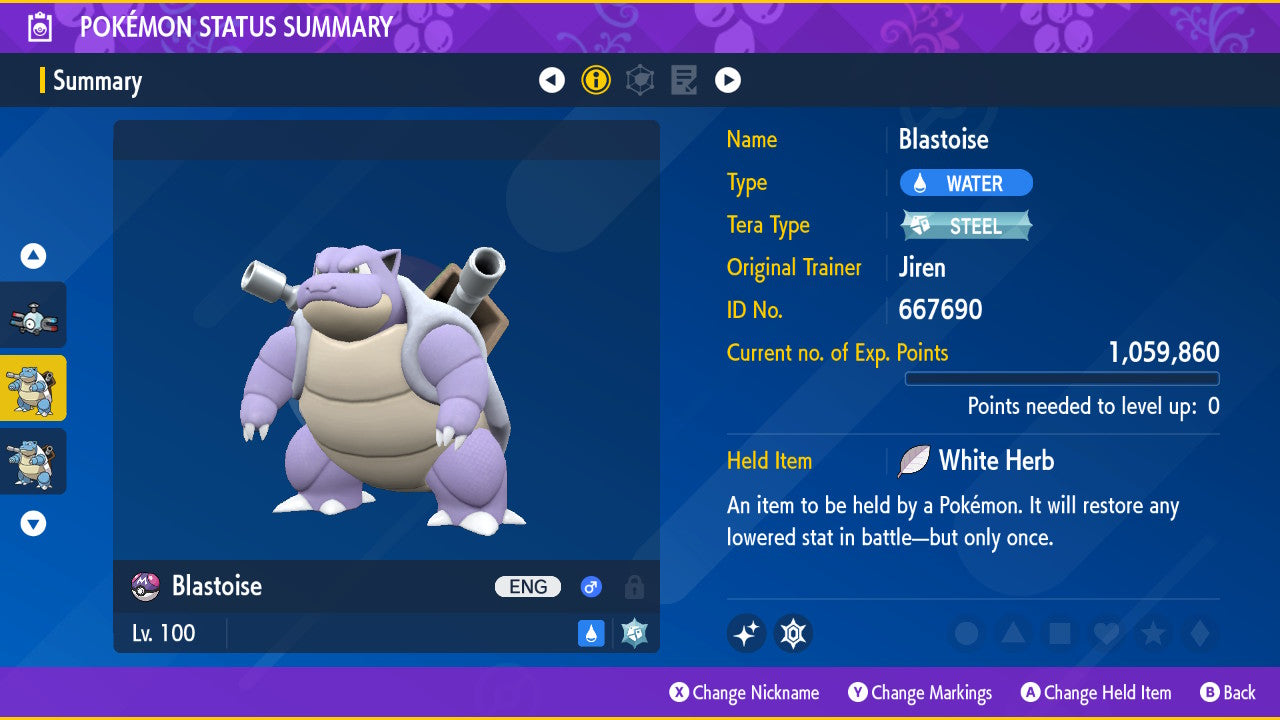The image size is (1280, 720).
Task: Go to the next summary page arrow
Action: [x=728, y=80]
